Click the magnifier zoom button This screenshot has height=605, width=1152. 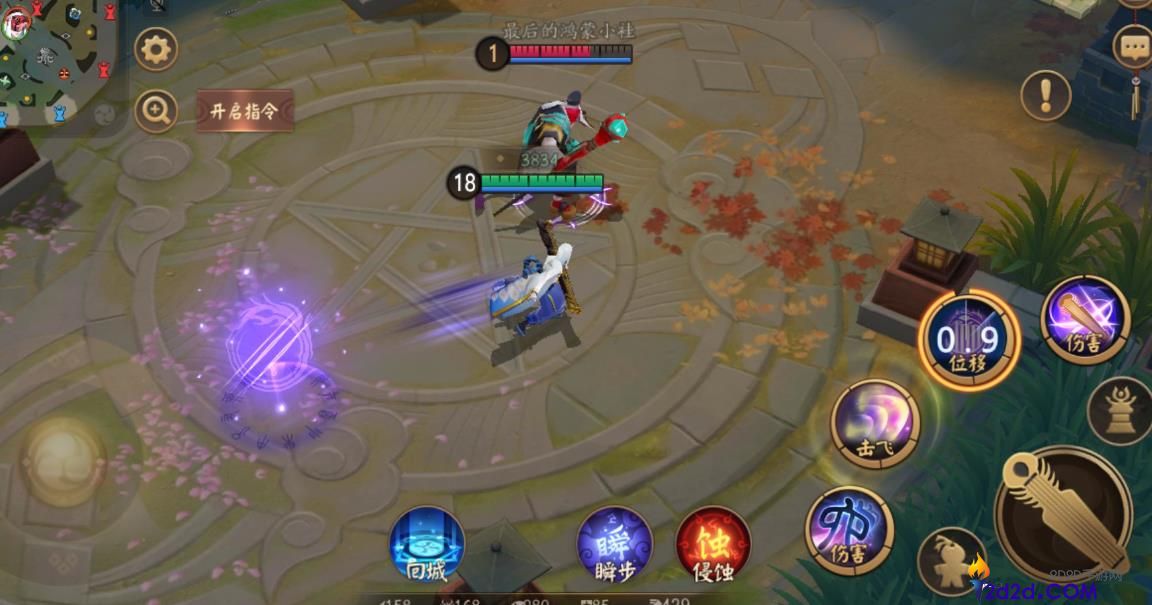pyautogui.click(x=156, y=111)
